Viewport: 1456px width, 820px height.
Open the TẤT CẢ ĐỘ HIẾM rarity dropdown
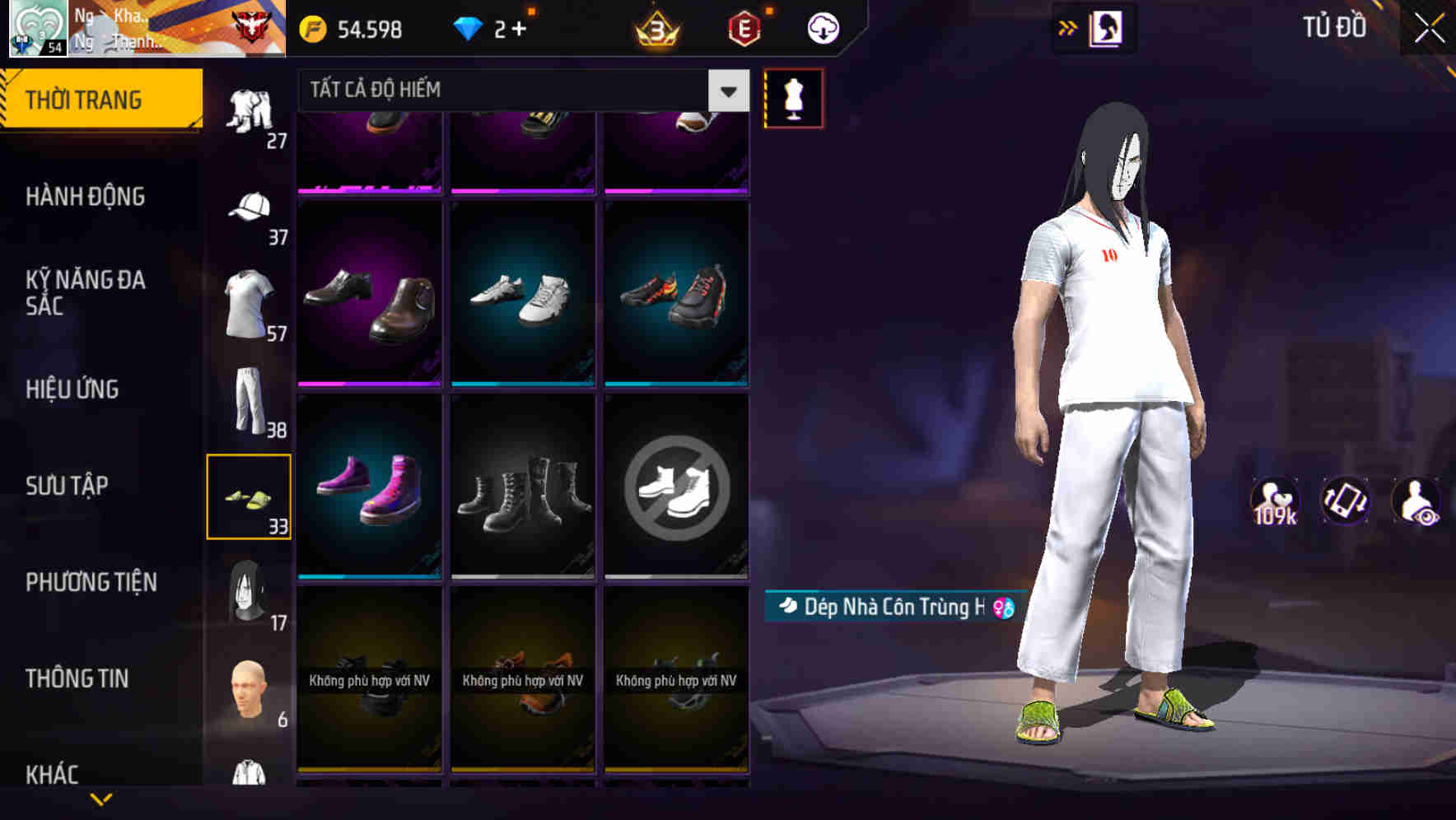click(519, 91)
